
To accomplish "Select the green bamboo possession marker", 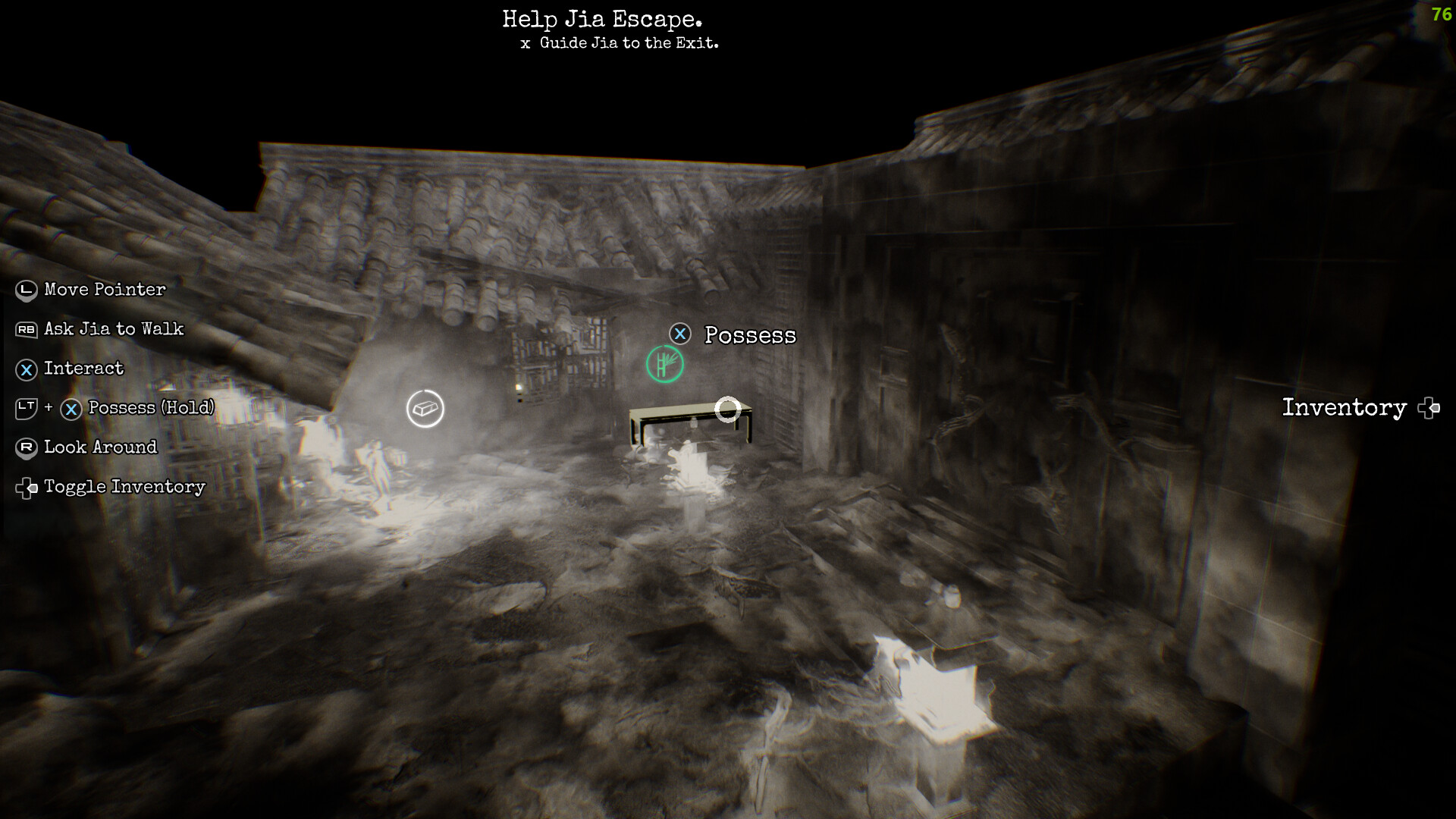I will (664, 363).
